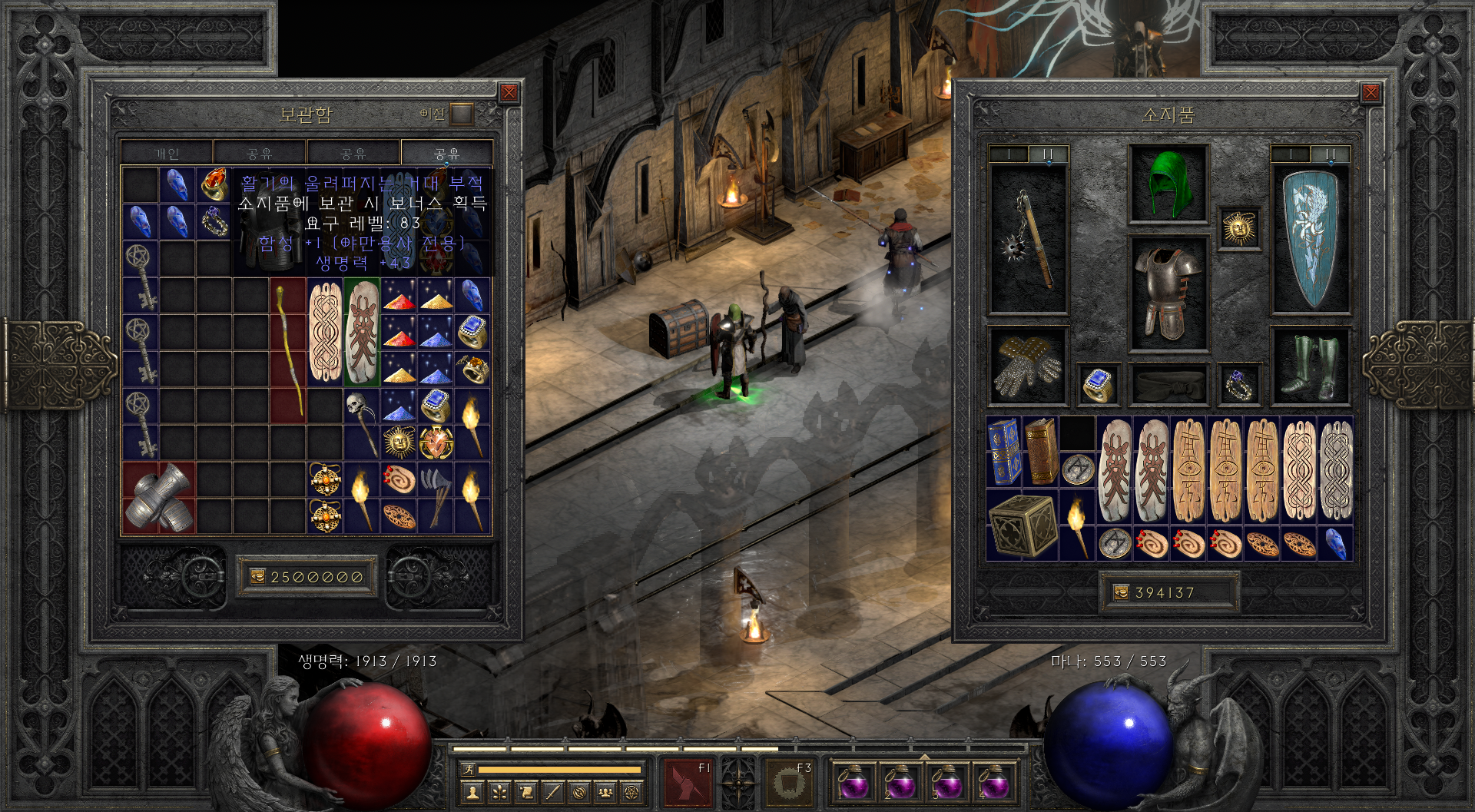
Task: Select the equipped green boots
Action: click(1310, 366)
